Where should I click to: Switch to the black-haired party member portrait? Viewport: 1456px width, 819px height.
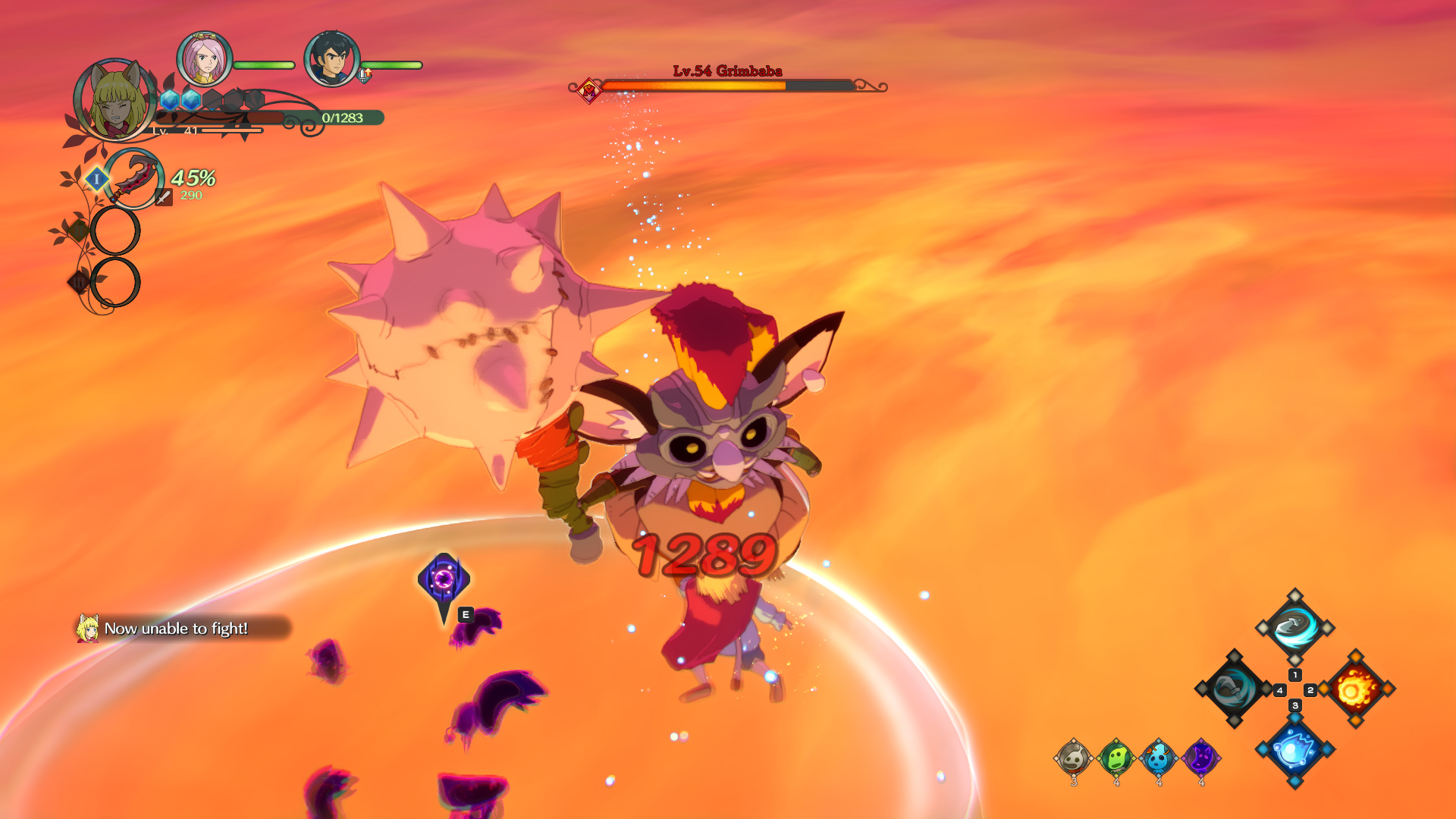[331, 59]
